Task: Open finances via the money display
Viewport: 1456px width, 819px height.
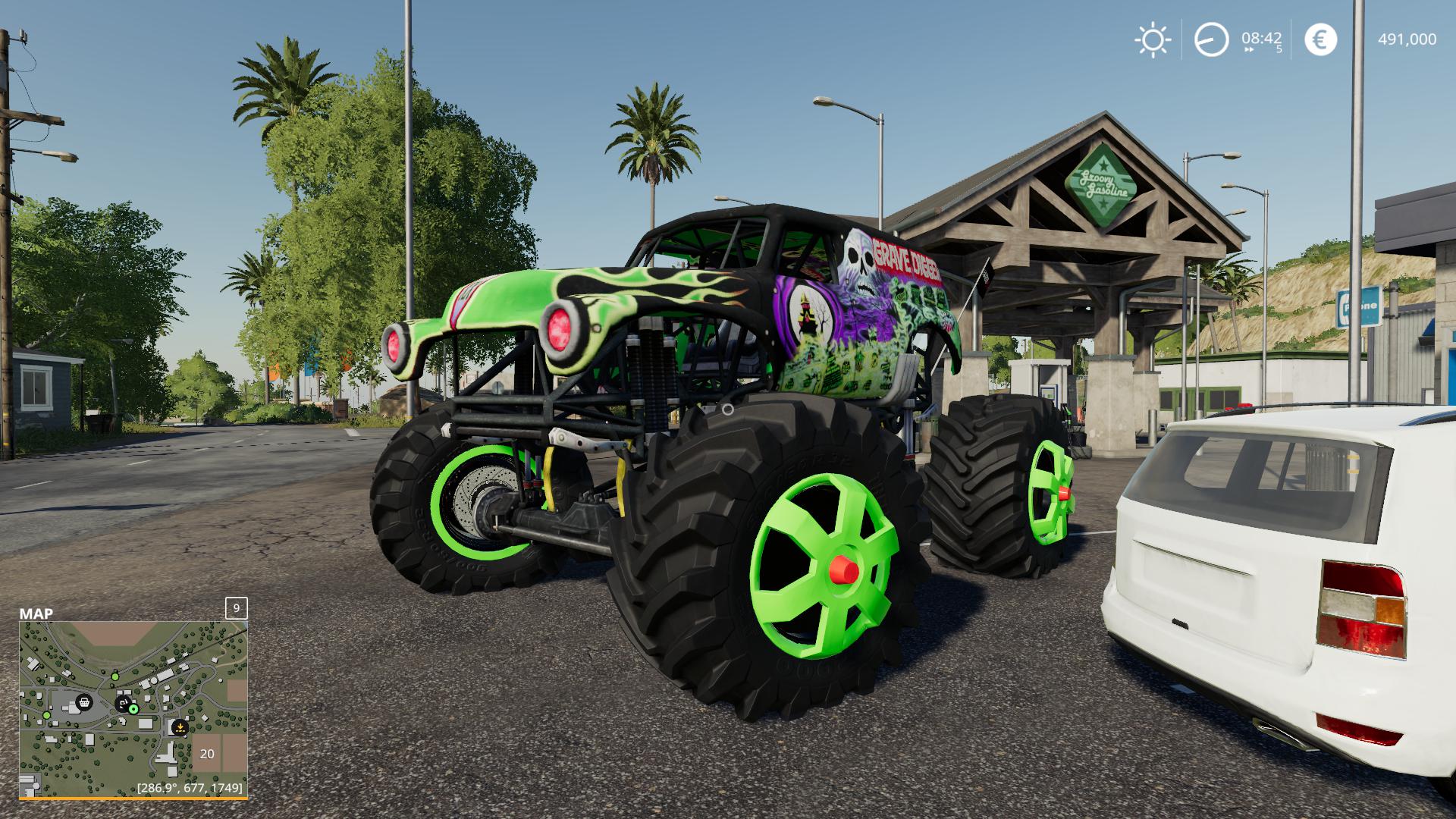Action: (1407, 38)
